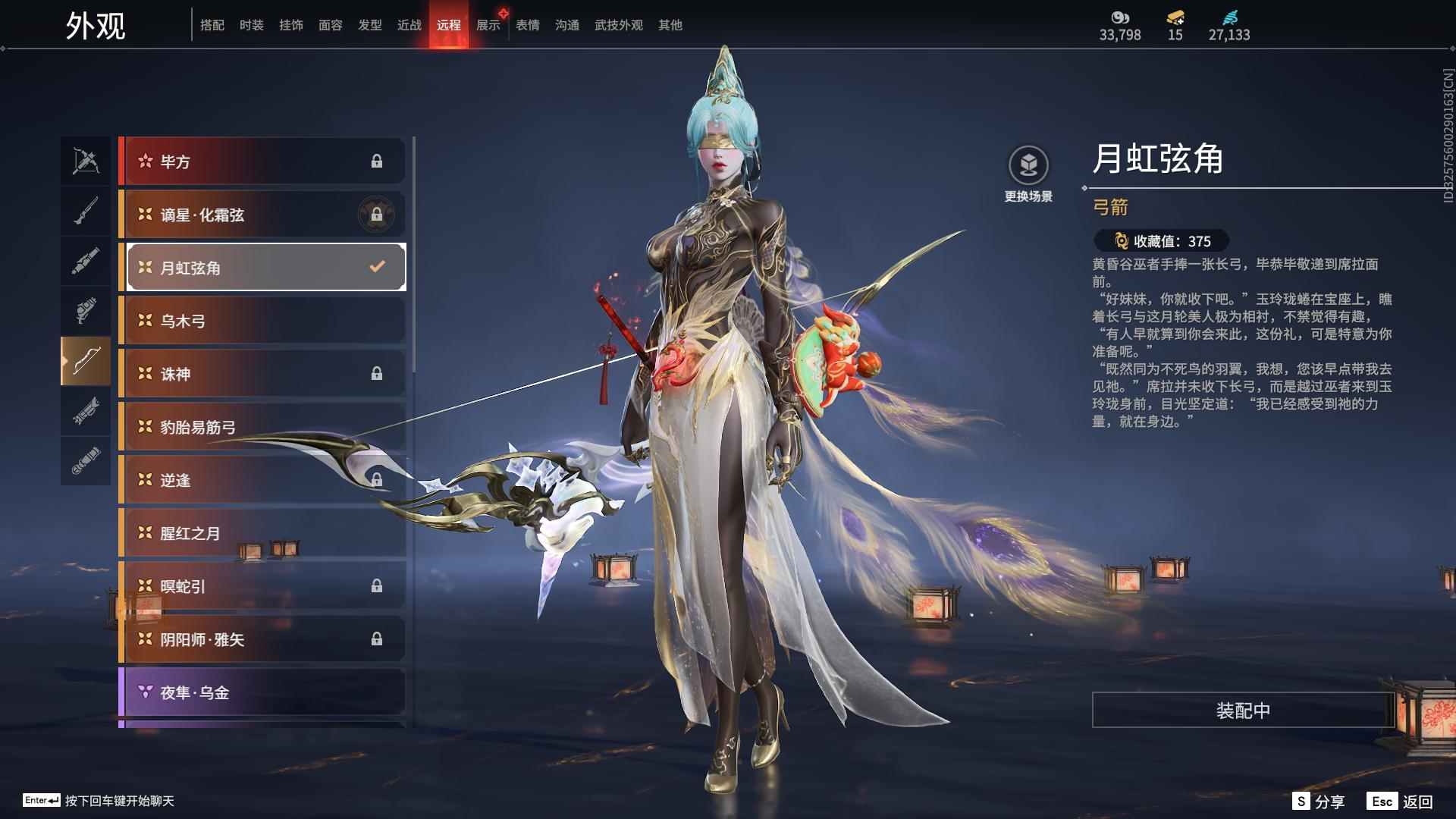This screenshot has height=819, width=1456.
Task: Select the cannon weapon category icon
Action: [x=86, y=260]
